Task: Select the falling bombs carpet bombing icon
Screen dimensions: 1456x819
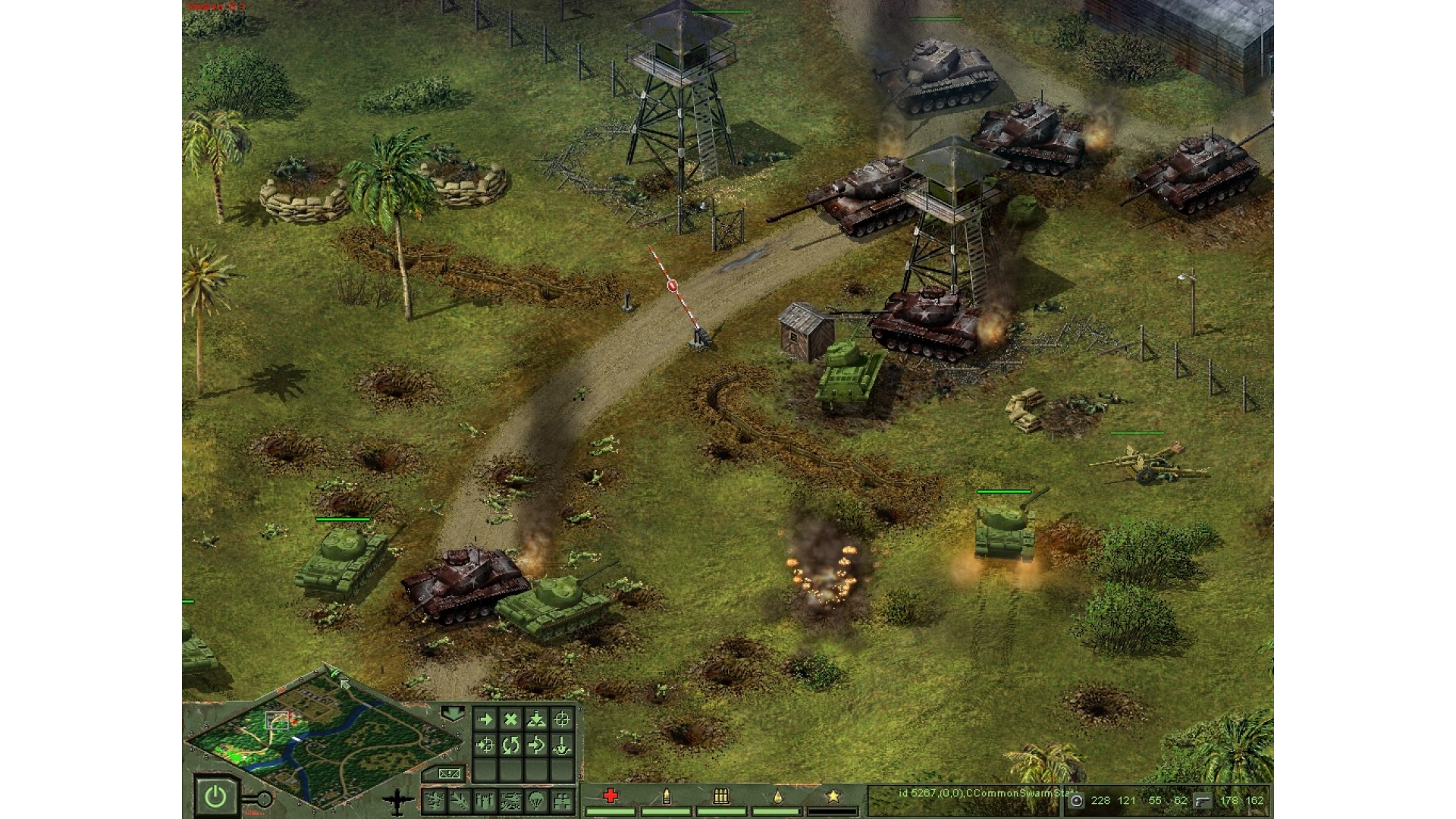Action: tap(485, 800)
